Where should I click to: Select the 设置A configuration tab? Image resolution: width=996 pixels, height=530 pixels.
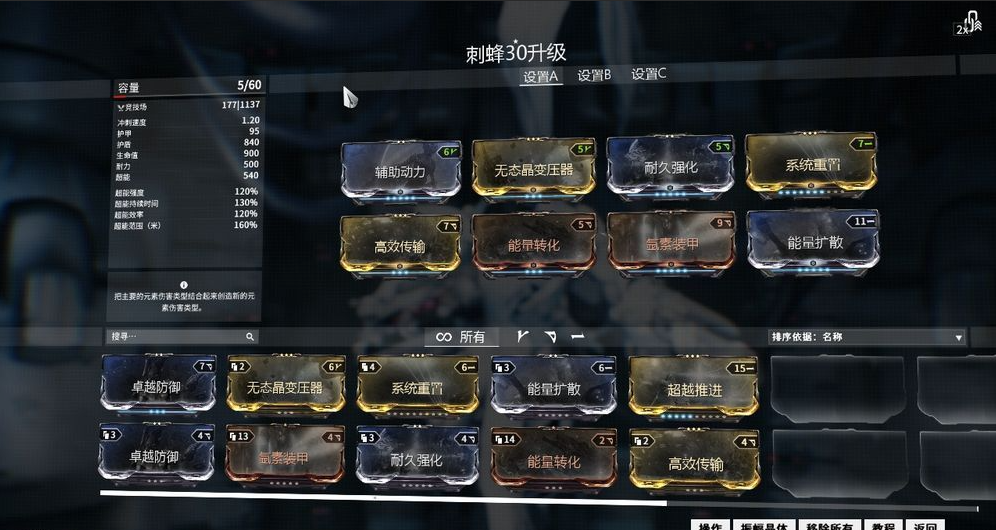541,76
